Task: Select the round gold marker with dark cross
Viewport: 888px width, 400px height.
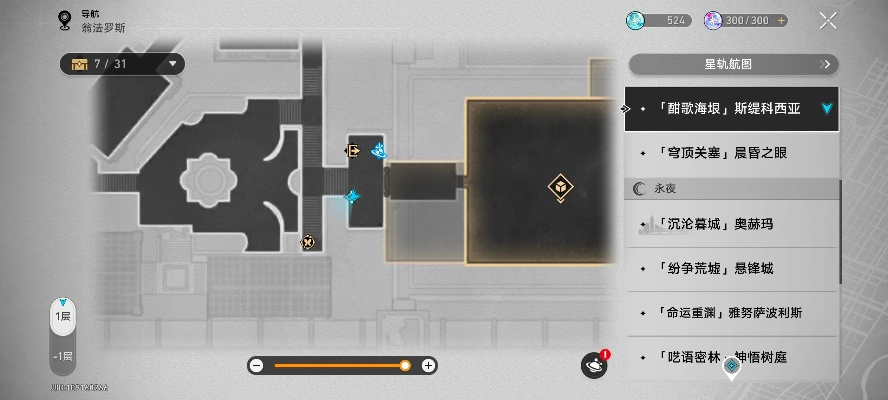Action: [308, 241]
